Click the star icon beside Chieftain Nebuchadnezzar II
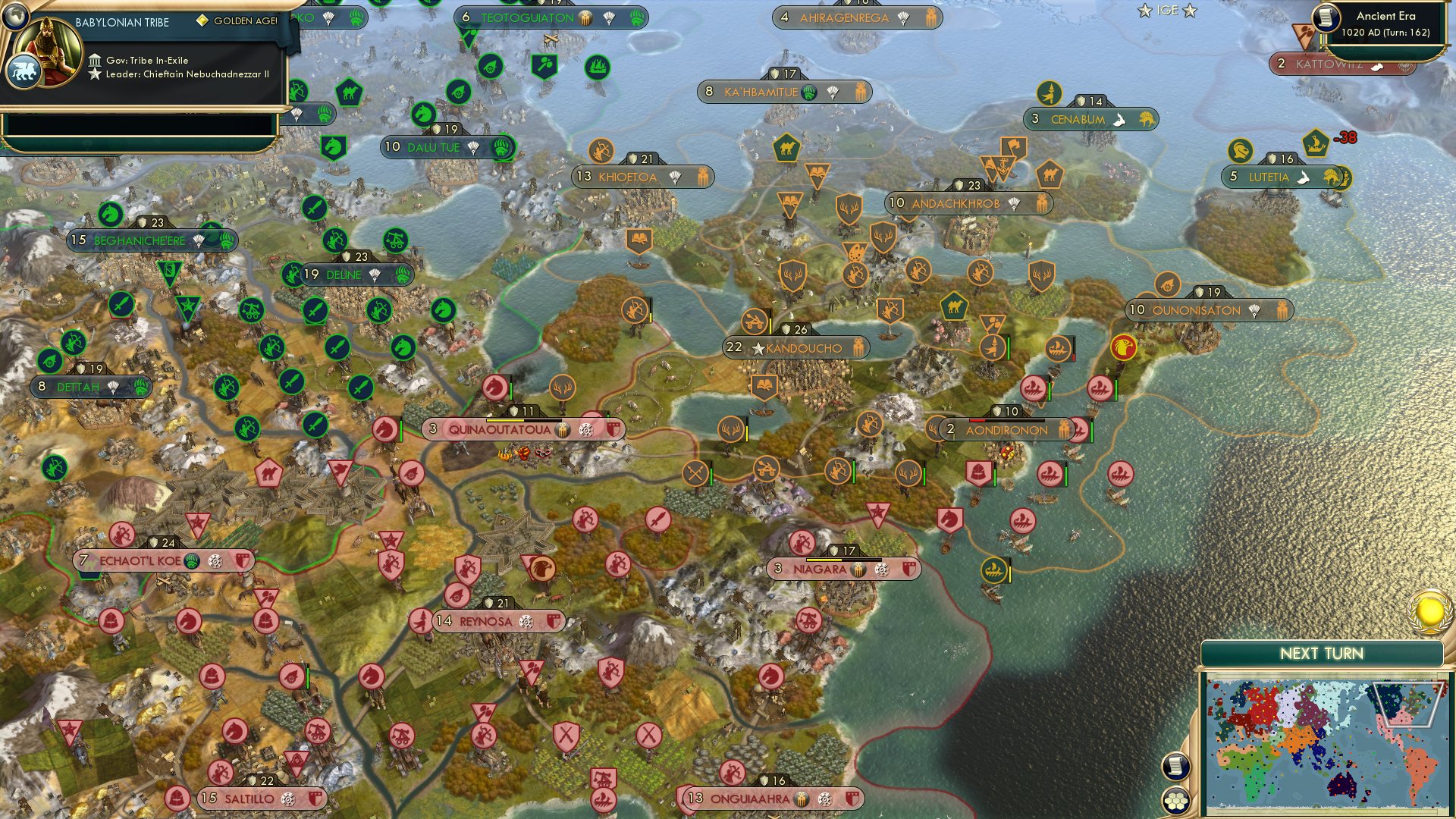 (95, 74)
